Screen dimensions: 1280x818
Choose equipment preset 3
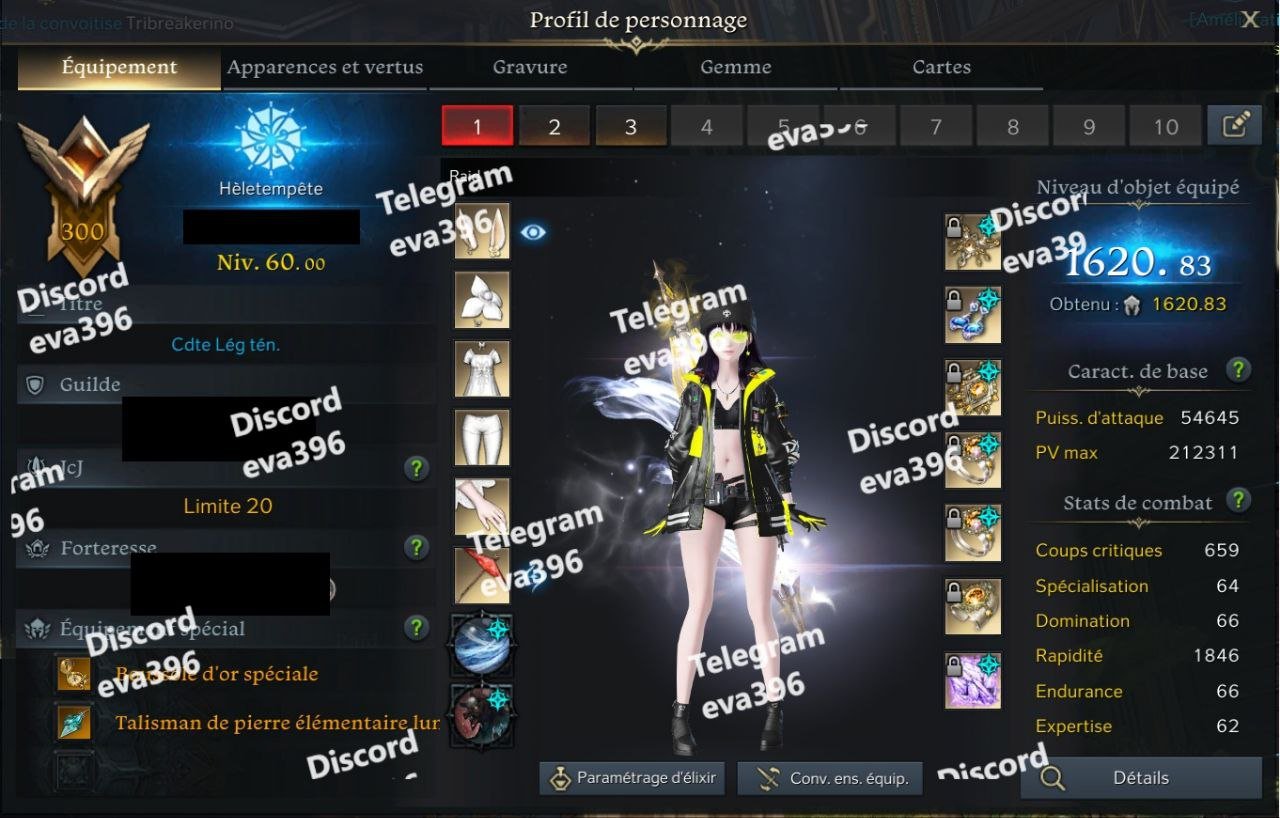(631, 127)
